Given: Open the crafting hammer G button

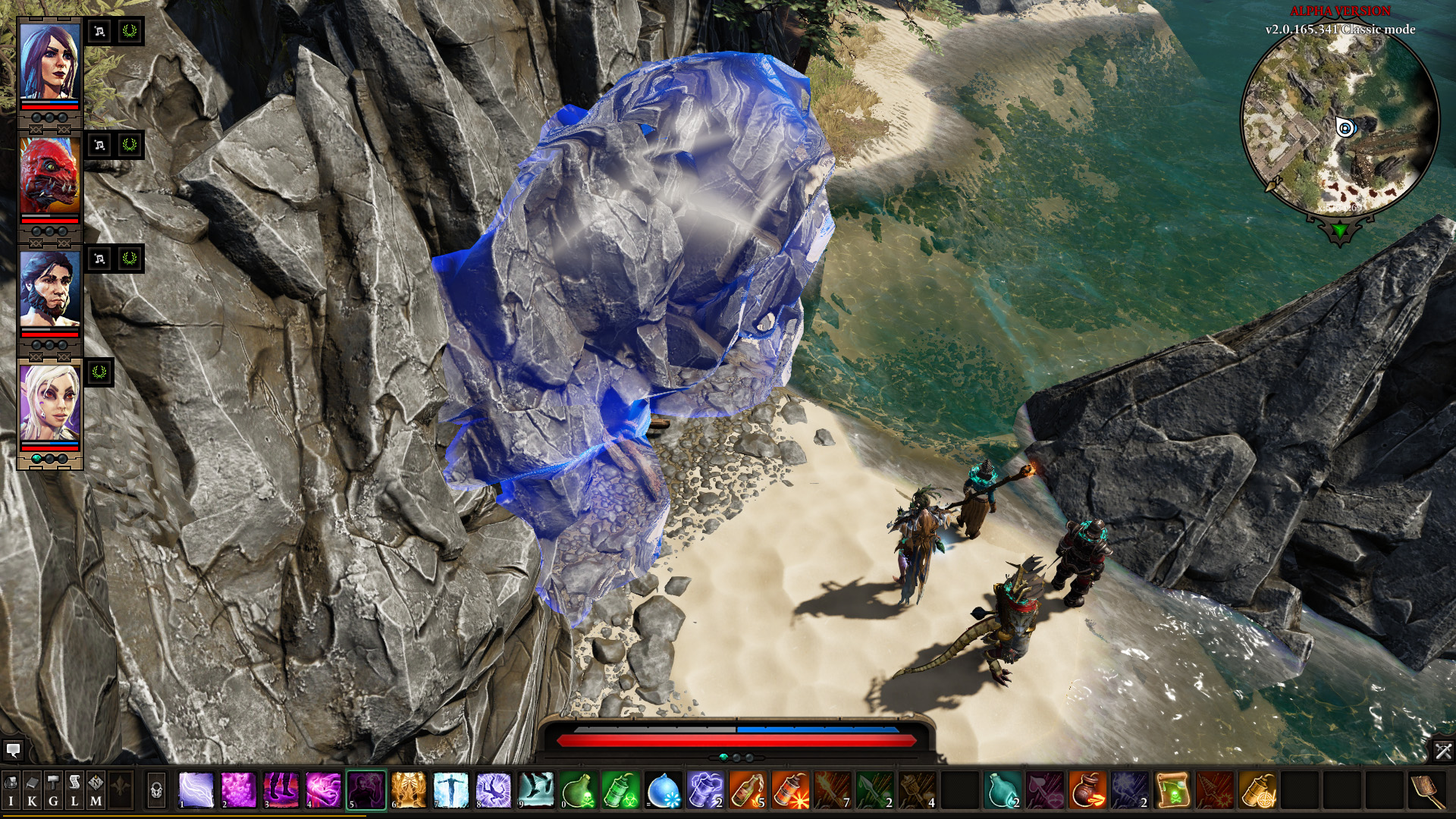Looking at the screenshot, I should point(53,790).
